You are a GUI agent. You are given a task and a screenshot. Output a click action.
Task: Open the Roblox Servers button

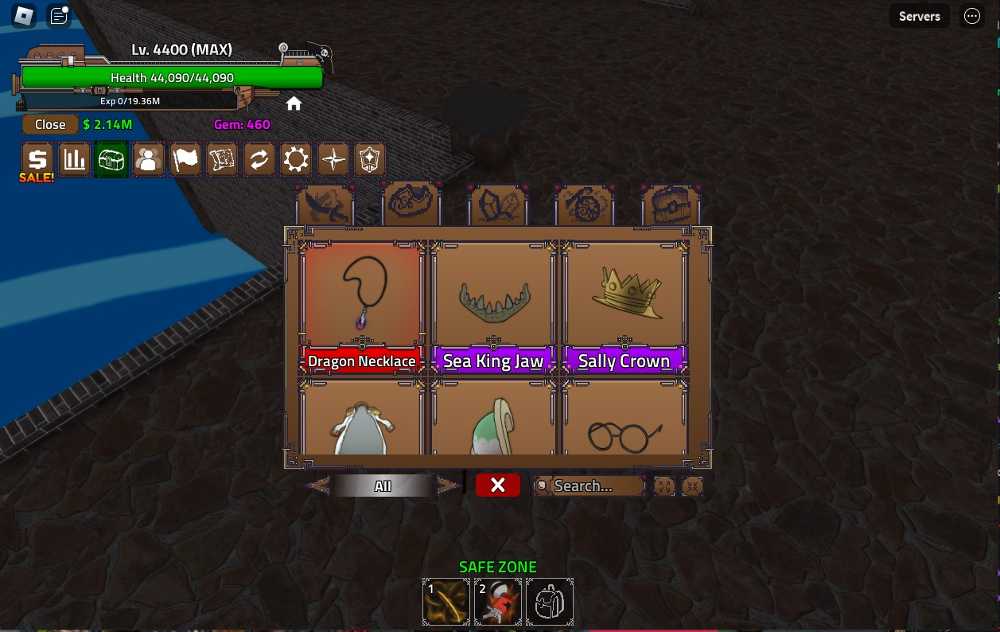pyautogui.click(x=919, y=16)
